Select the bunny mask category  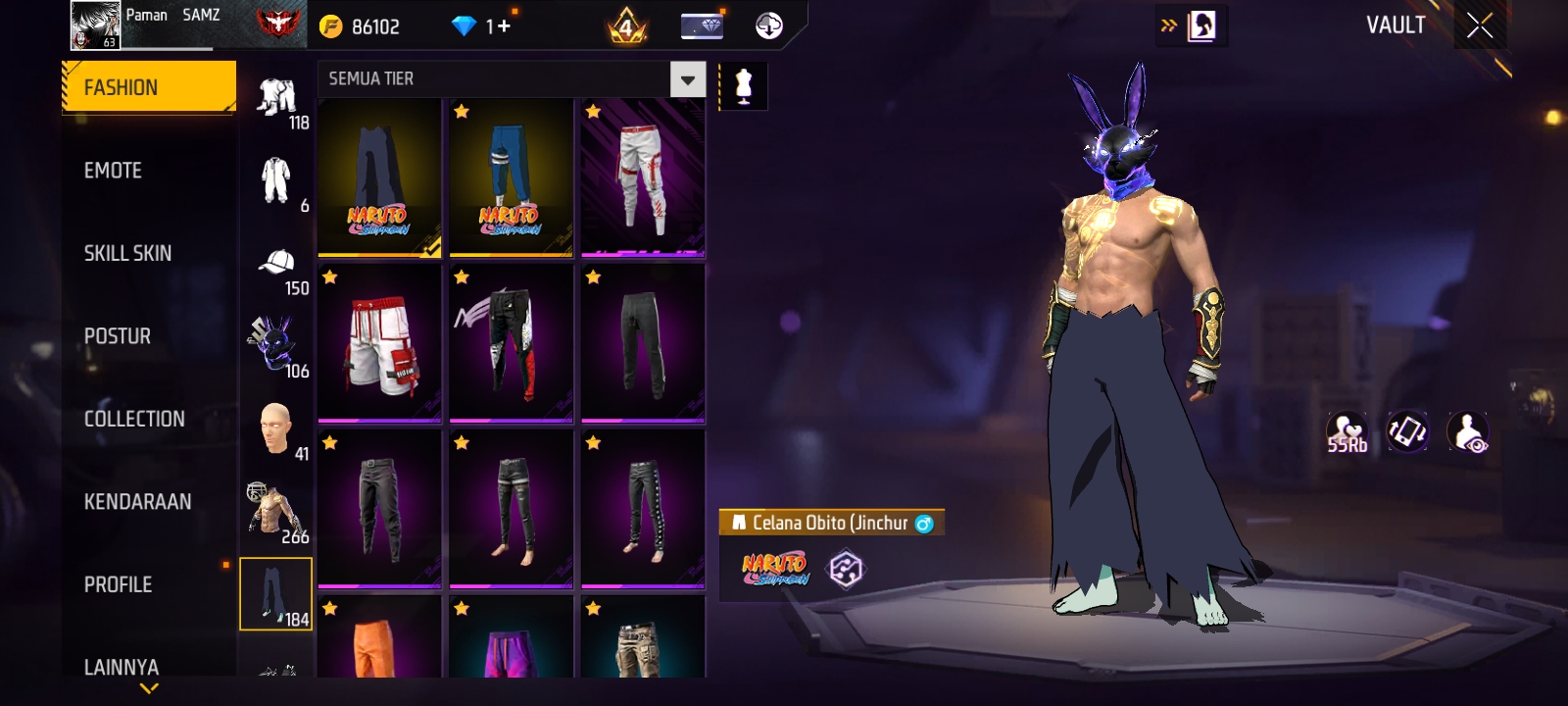[x=274, y=345]
